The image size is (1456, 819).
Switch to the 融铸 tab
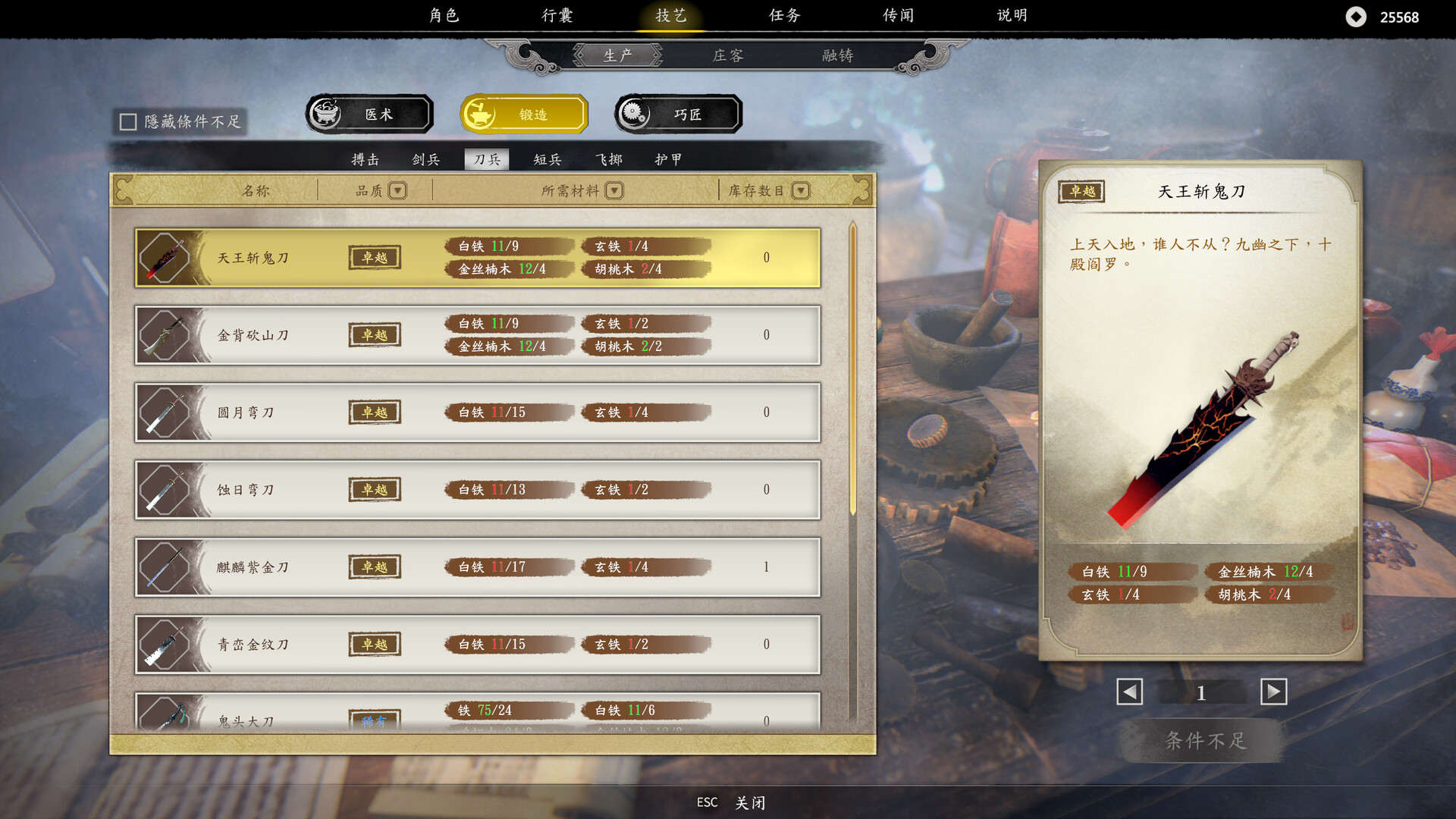836,55
